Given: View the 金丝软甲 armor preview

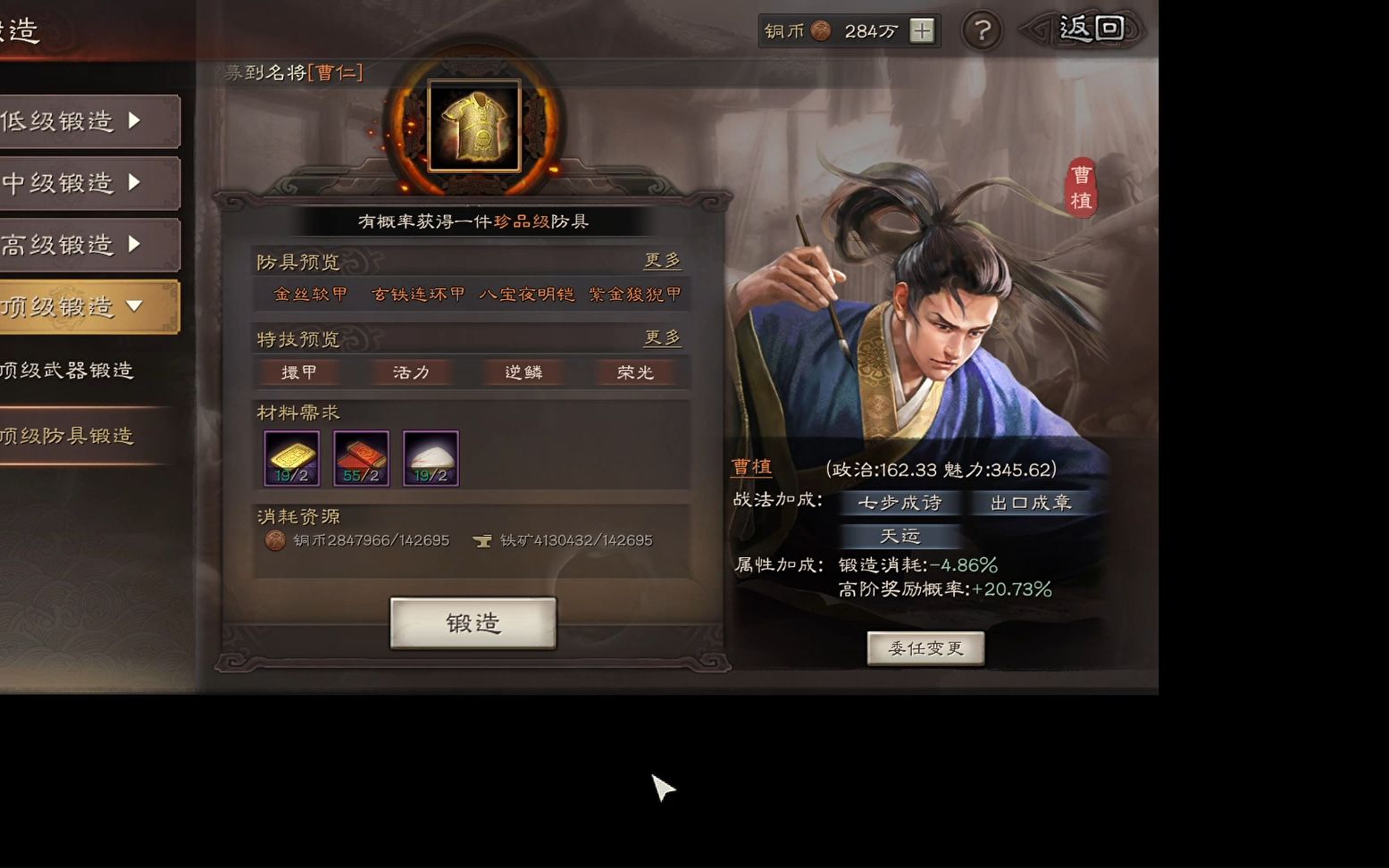Looking at the screenshot, I should pos(311,295).
